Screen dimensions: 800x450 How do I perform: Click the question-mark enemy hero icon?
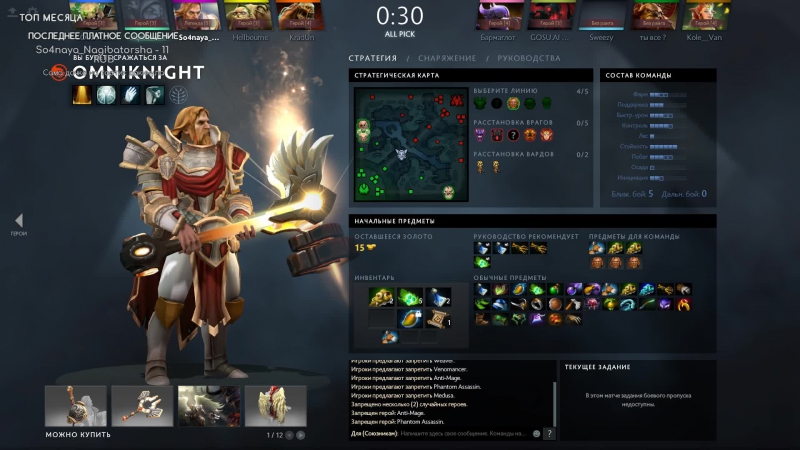pyautogui.click(x=514, y=135)
